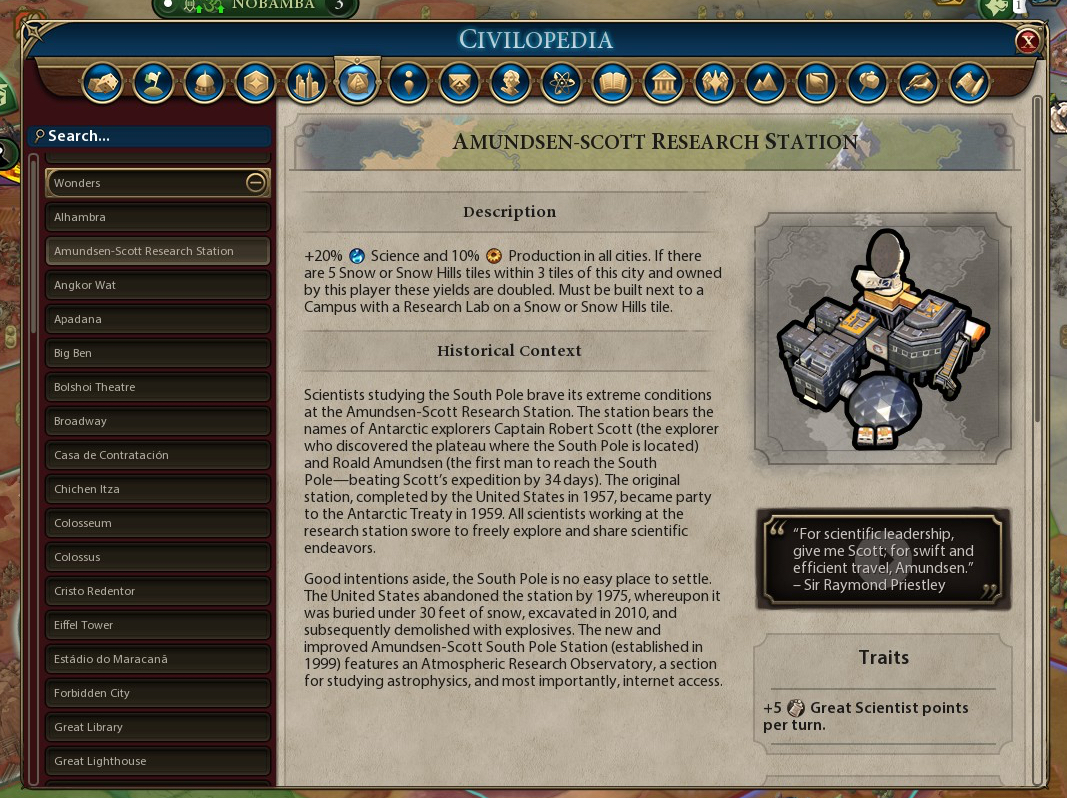Close the Civilopedia window

pos(1027,41)
